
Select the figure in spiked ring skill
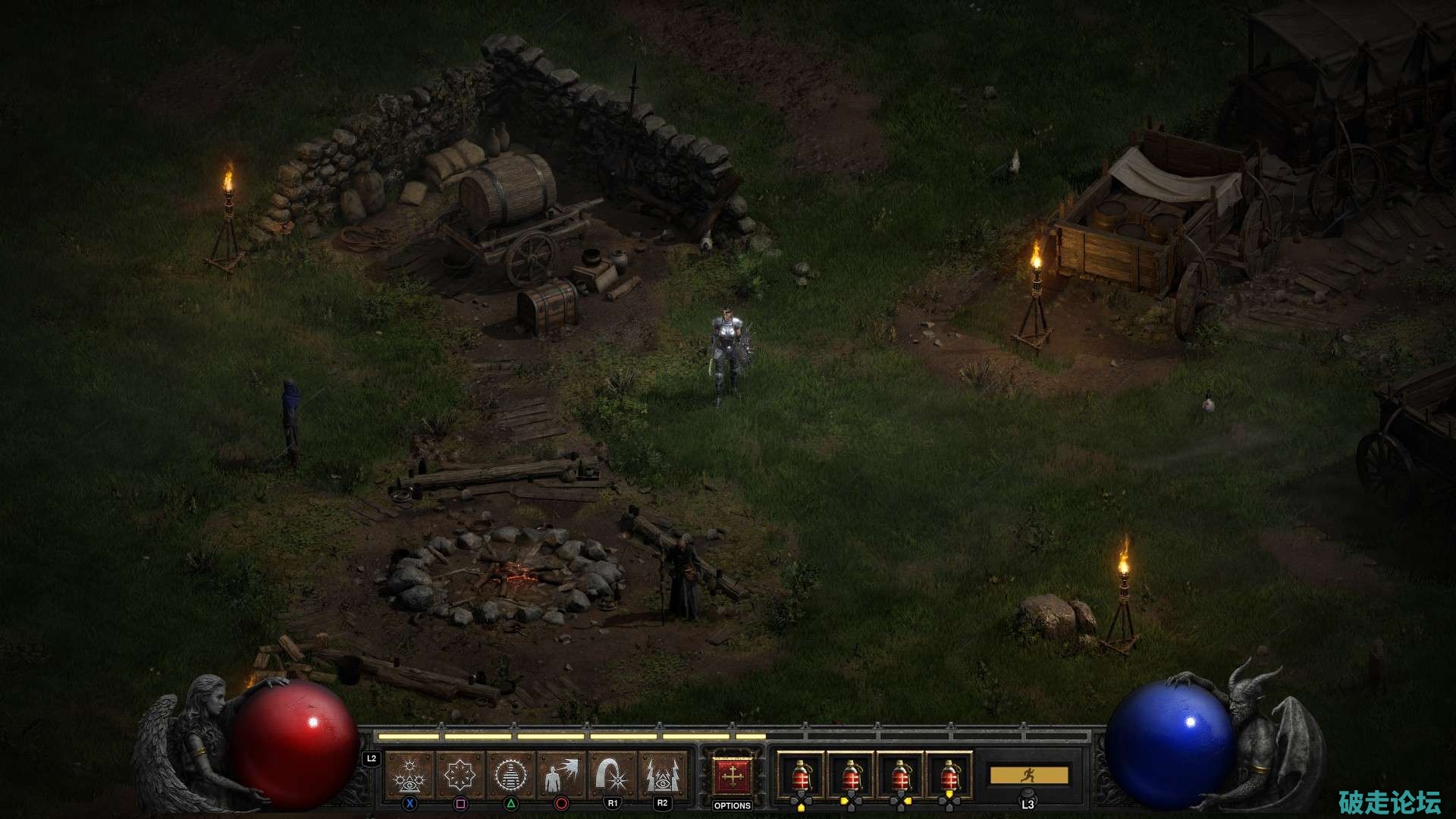tap(510, 775)
